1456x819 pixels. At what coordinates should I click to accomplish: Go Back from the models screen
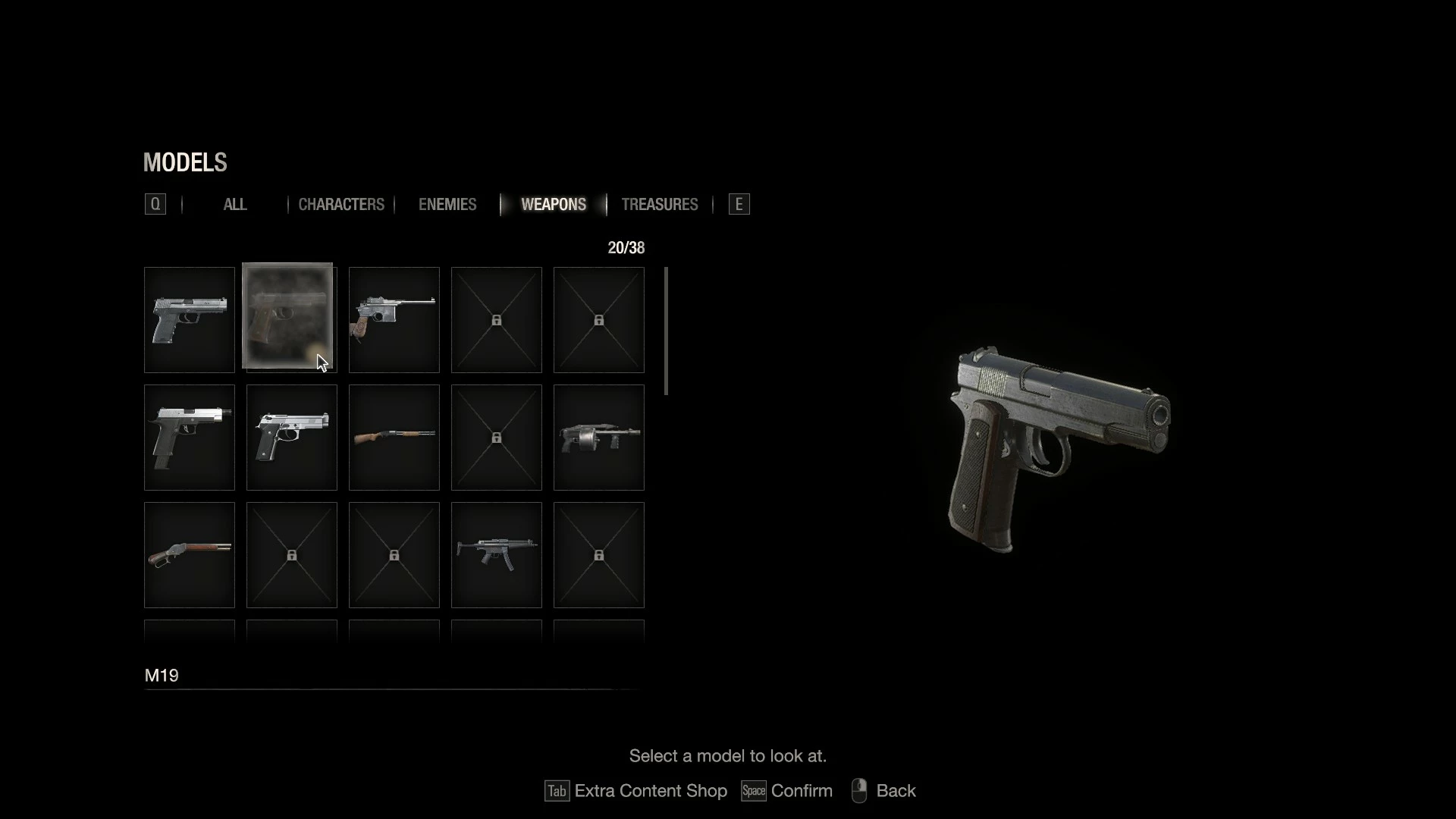coord(884,791)
